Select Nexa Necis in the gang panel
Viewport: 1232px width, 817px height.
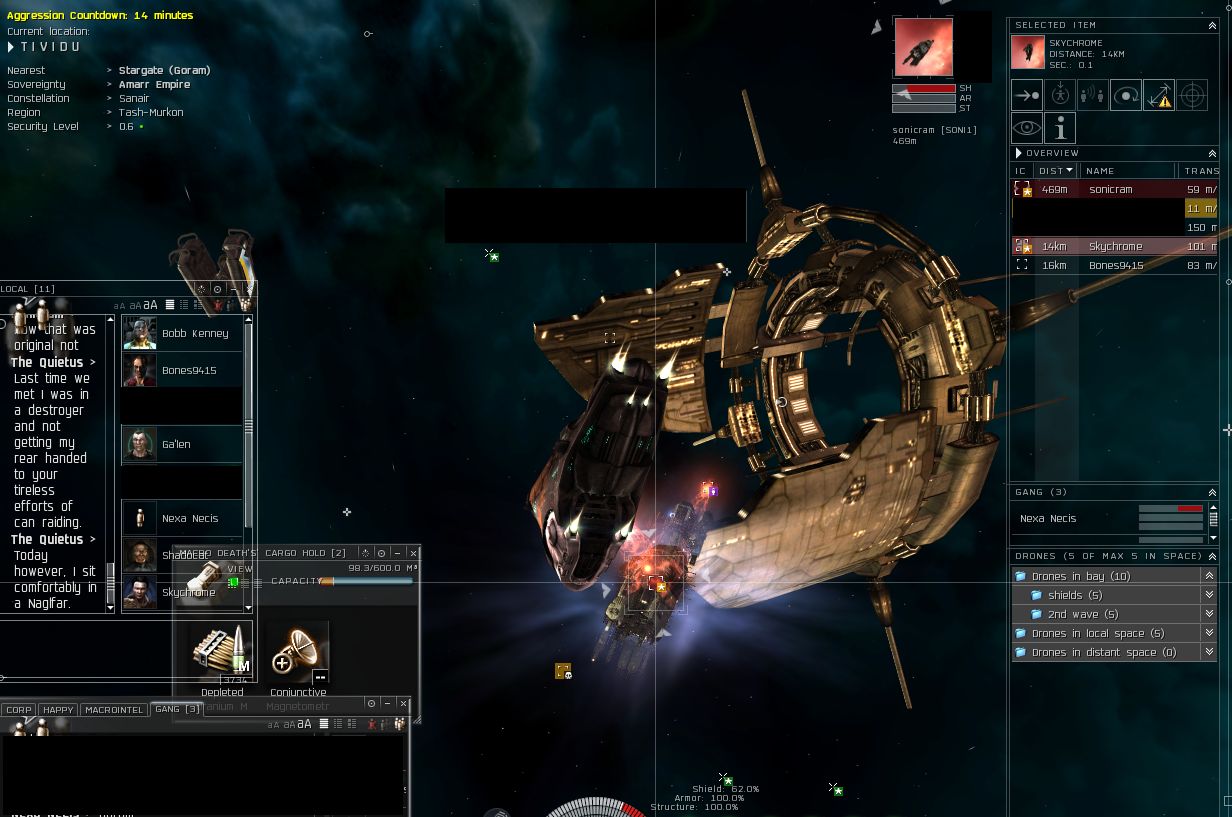pyautogui.click(x=1048, y=518)
